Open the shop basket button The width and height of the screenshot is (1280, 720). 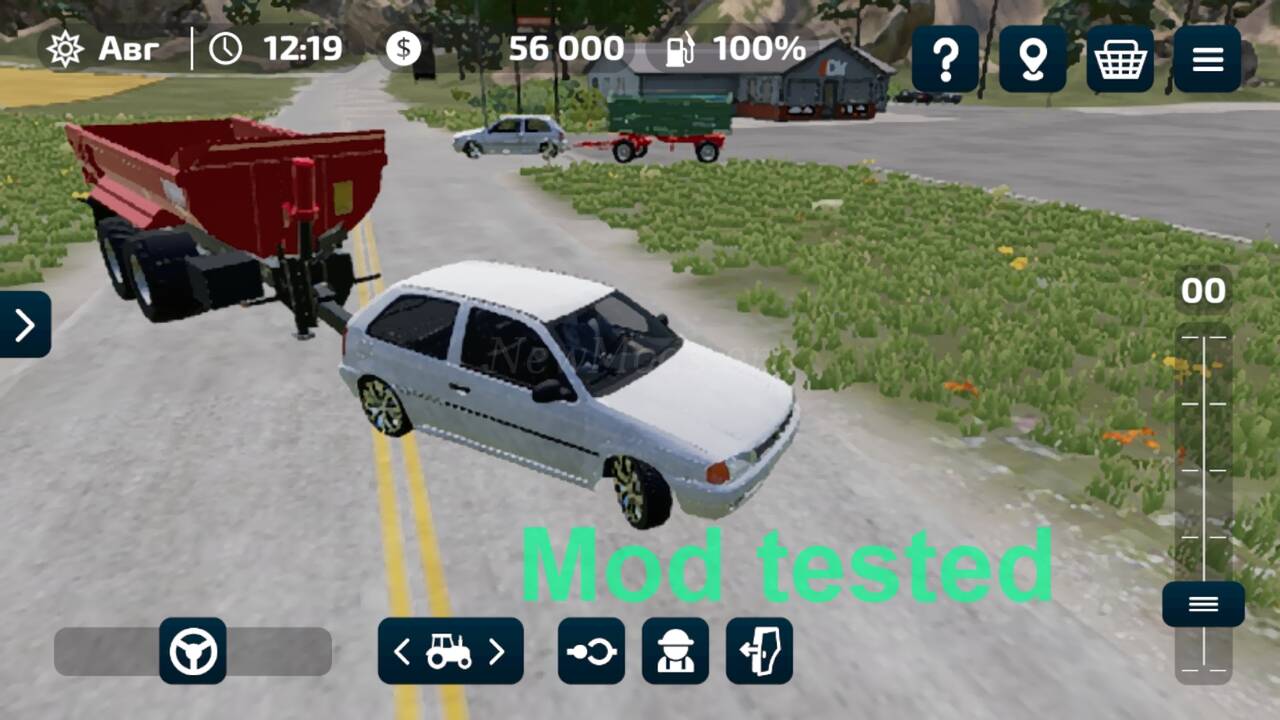[1120, 59]
